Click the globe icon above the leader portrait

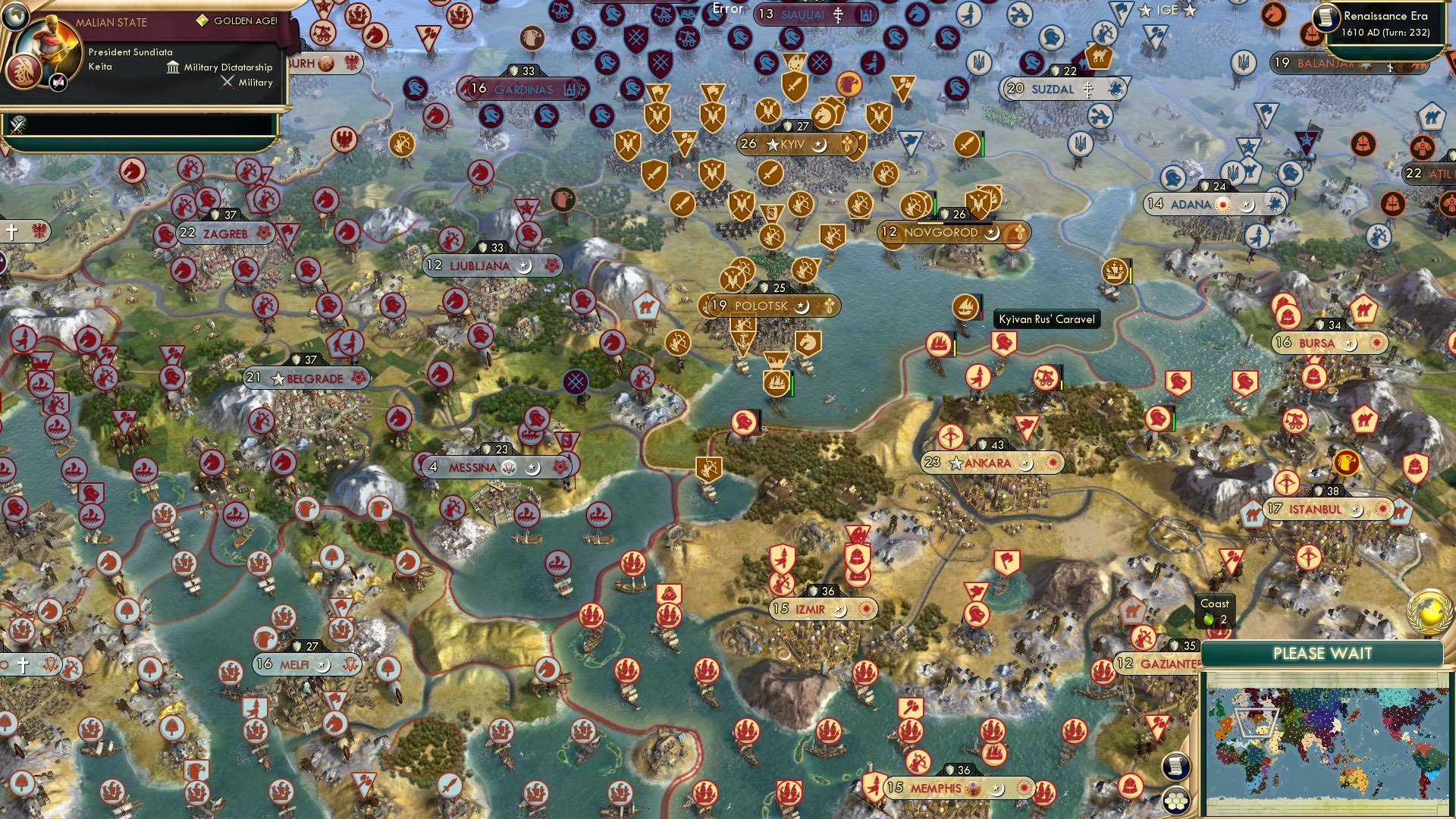[15, 18]
